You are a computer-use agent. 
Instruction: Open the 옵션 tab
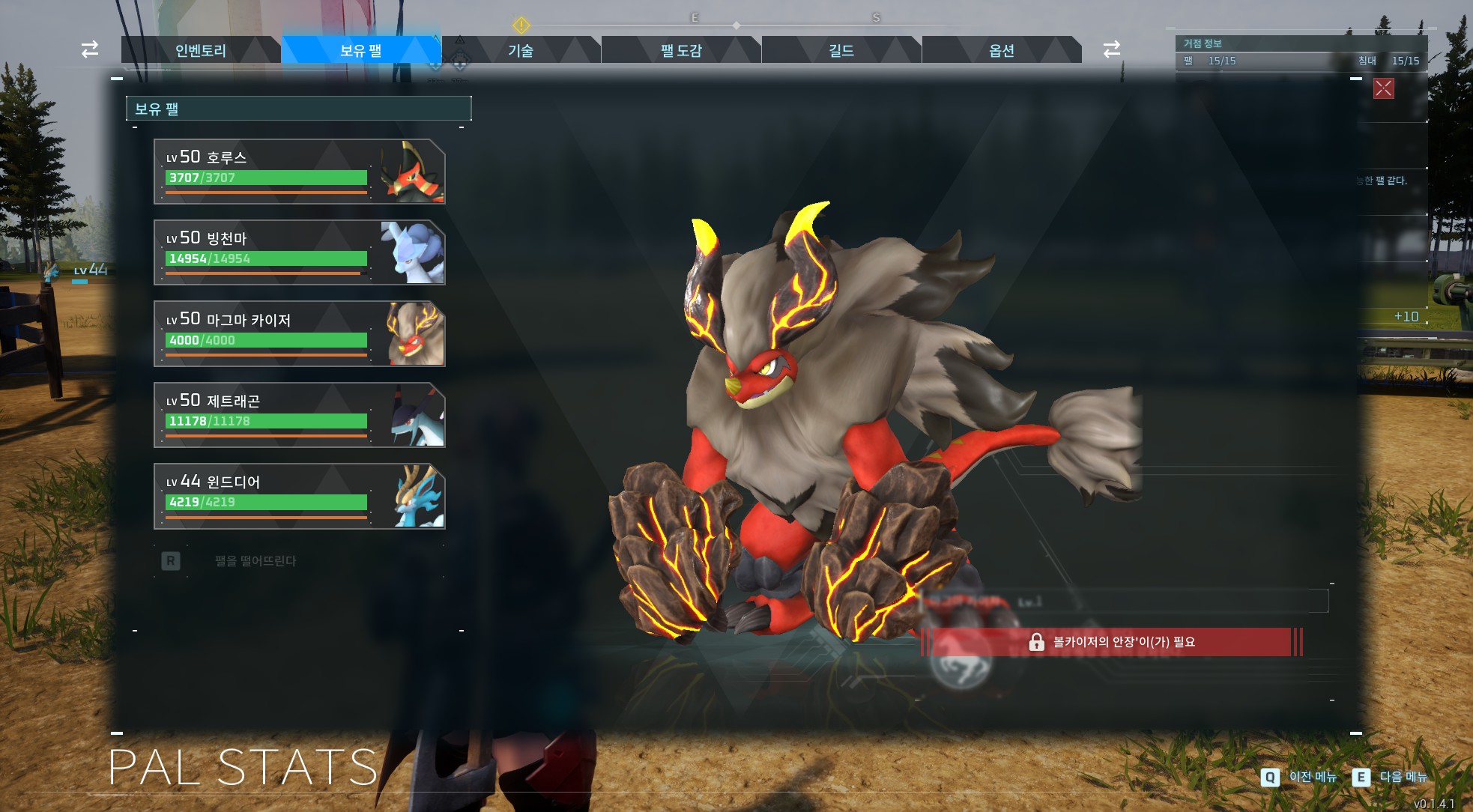click(x=1002, y=50)
